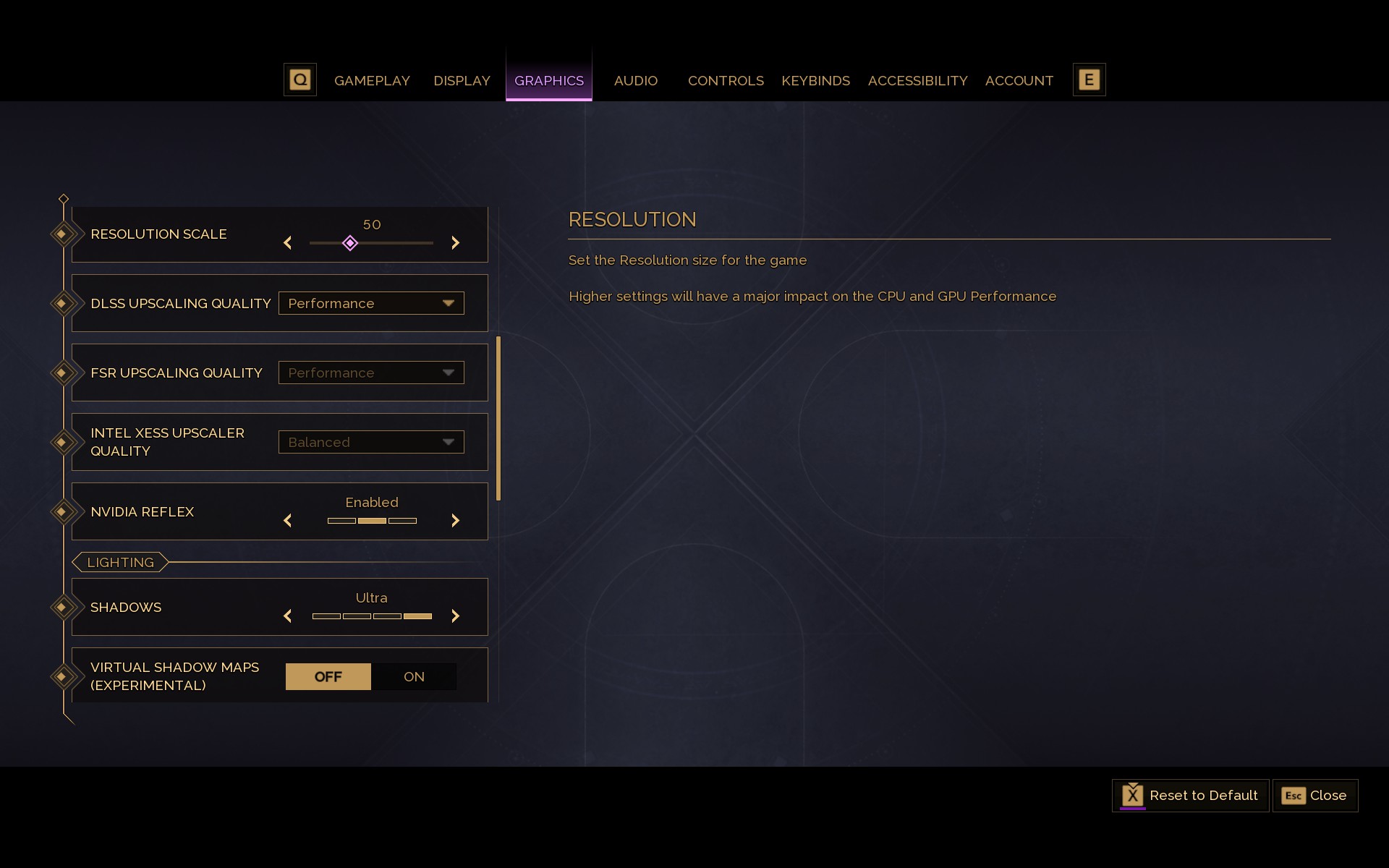
Task: Cycle NVIDIA Reflex to the next option
Action: (x=455, y=521)
